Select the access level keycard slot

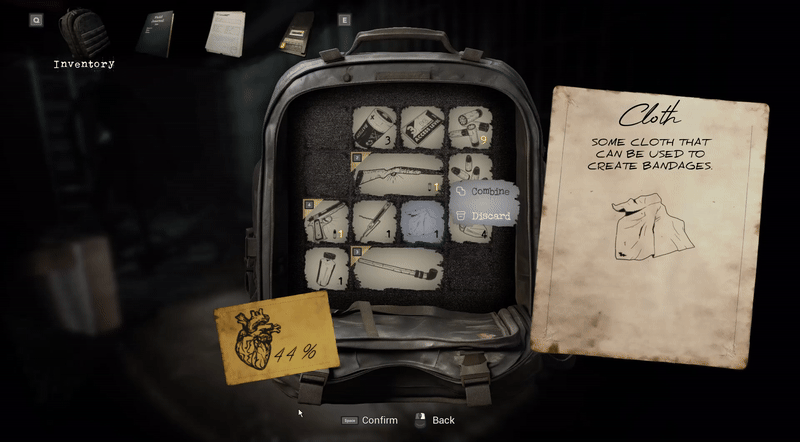422,127
